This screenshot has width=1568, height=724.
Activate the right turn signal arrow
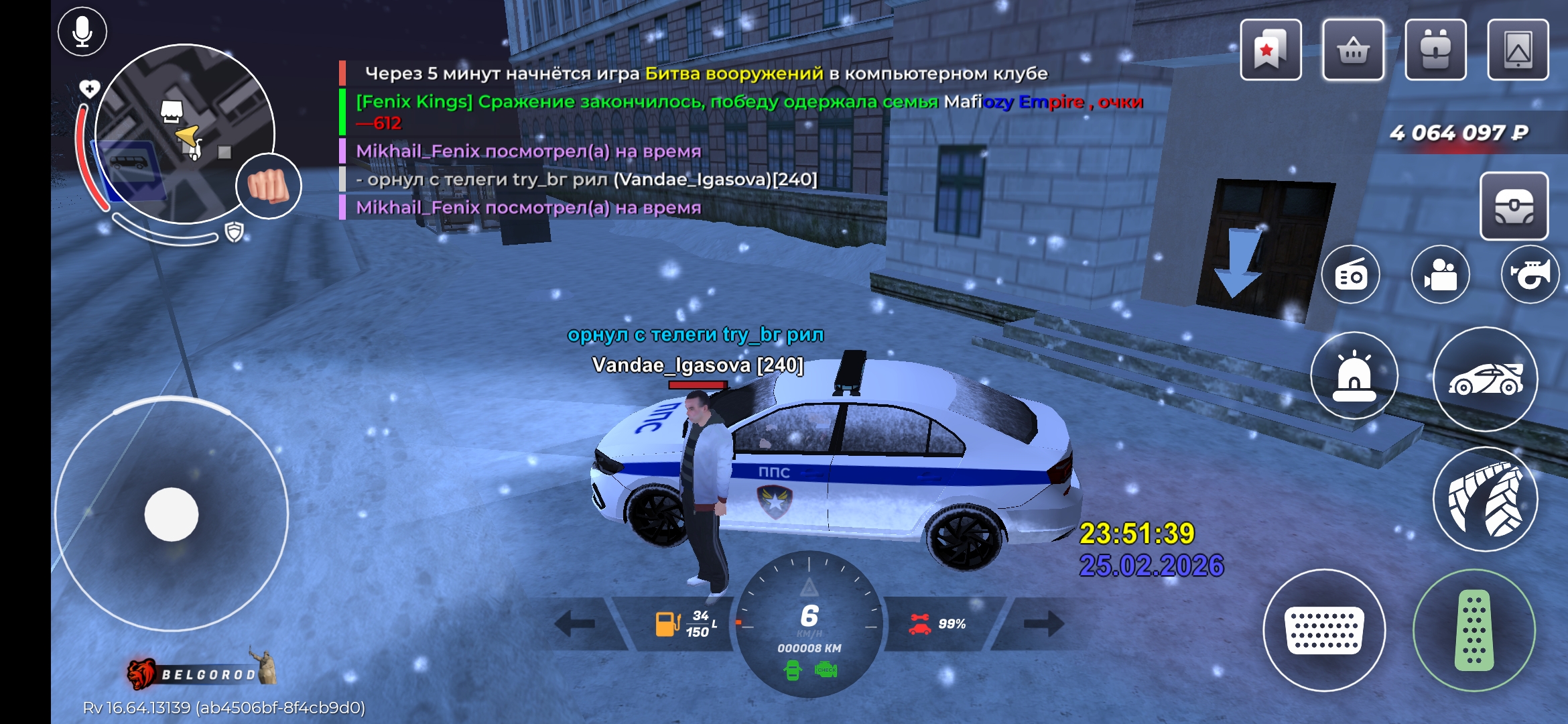[1043, 623]
